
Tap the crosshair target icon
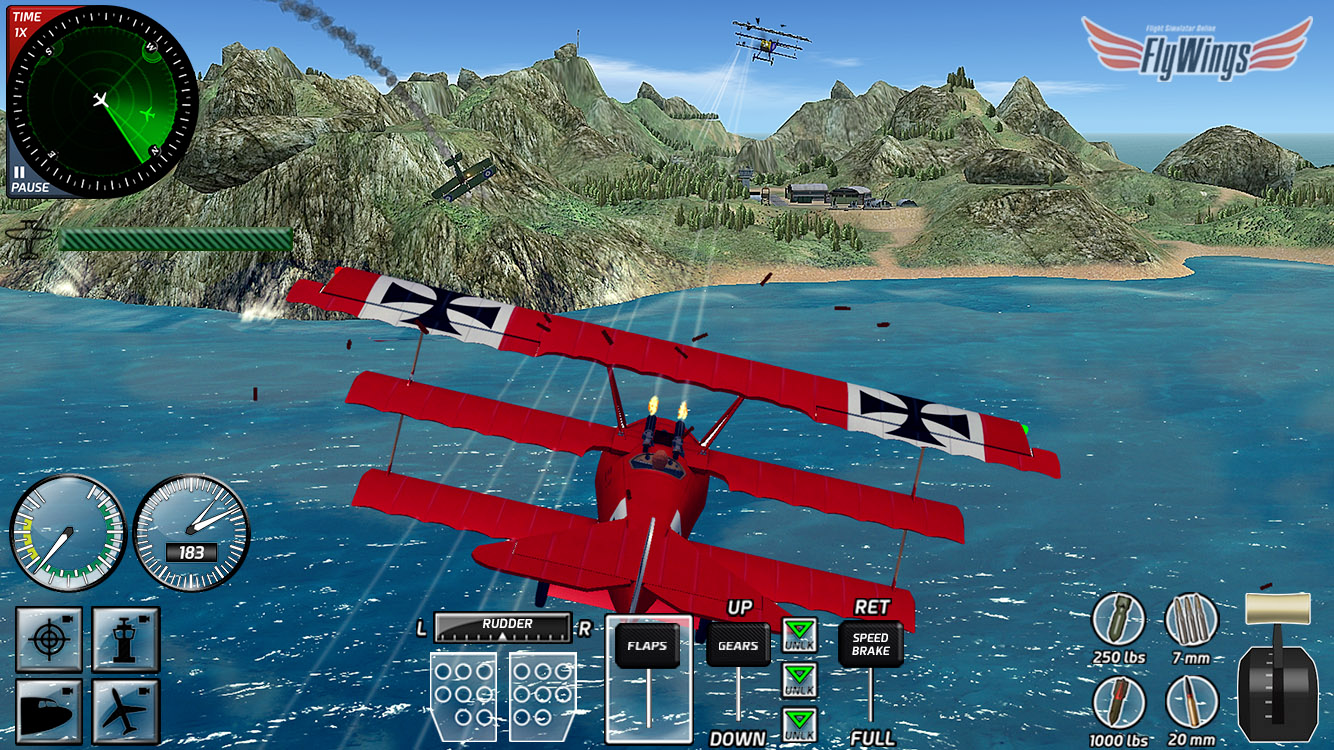point(47,638)
